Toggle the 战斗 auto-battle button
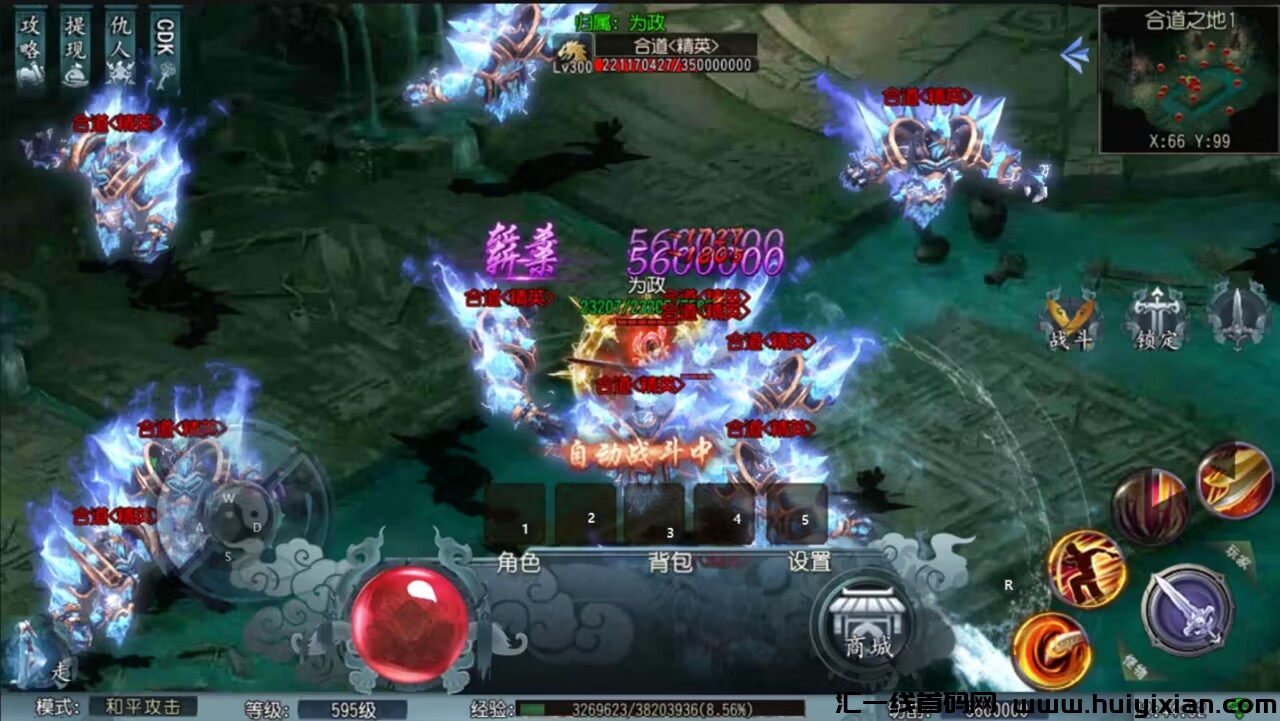 [x=1070, y=320]
